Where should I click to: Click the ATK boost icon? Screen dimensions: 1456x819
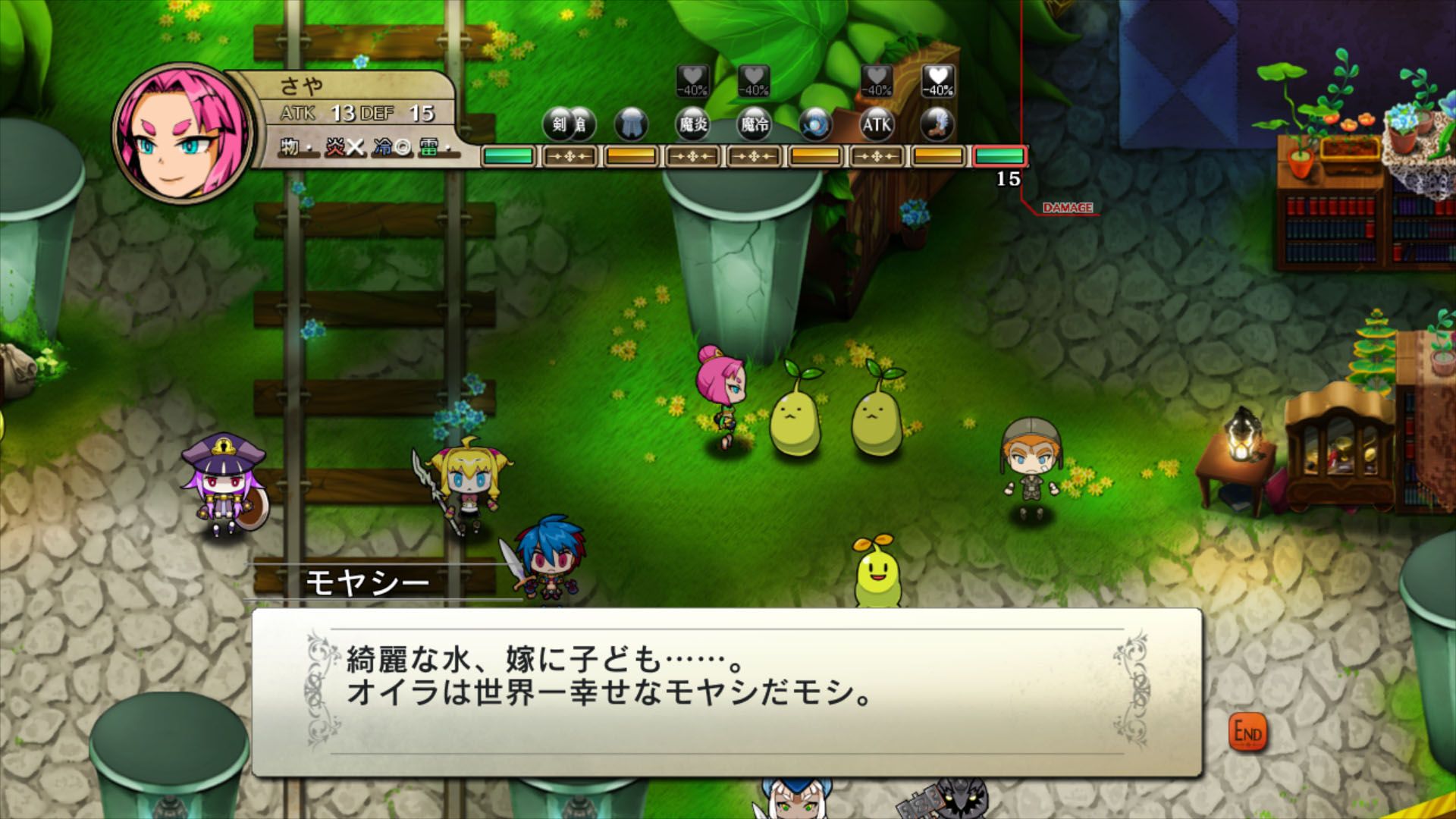[x=877, y=124]
